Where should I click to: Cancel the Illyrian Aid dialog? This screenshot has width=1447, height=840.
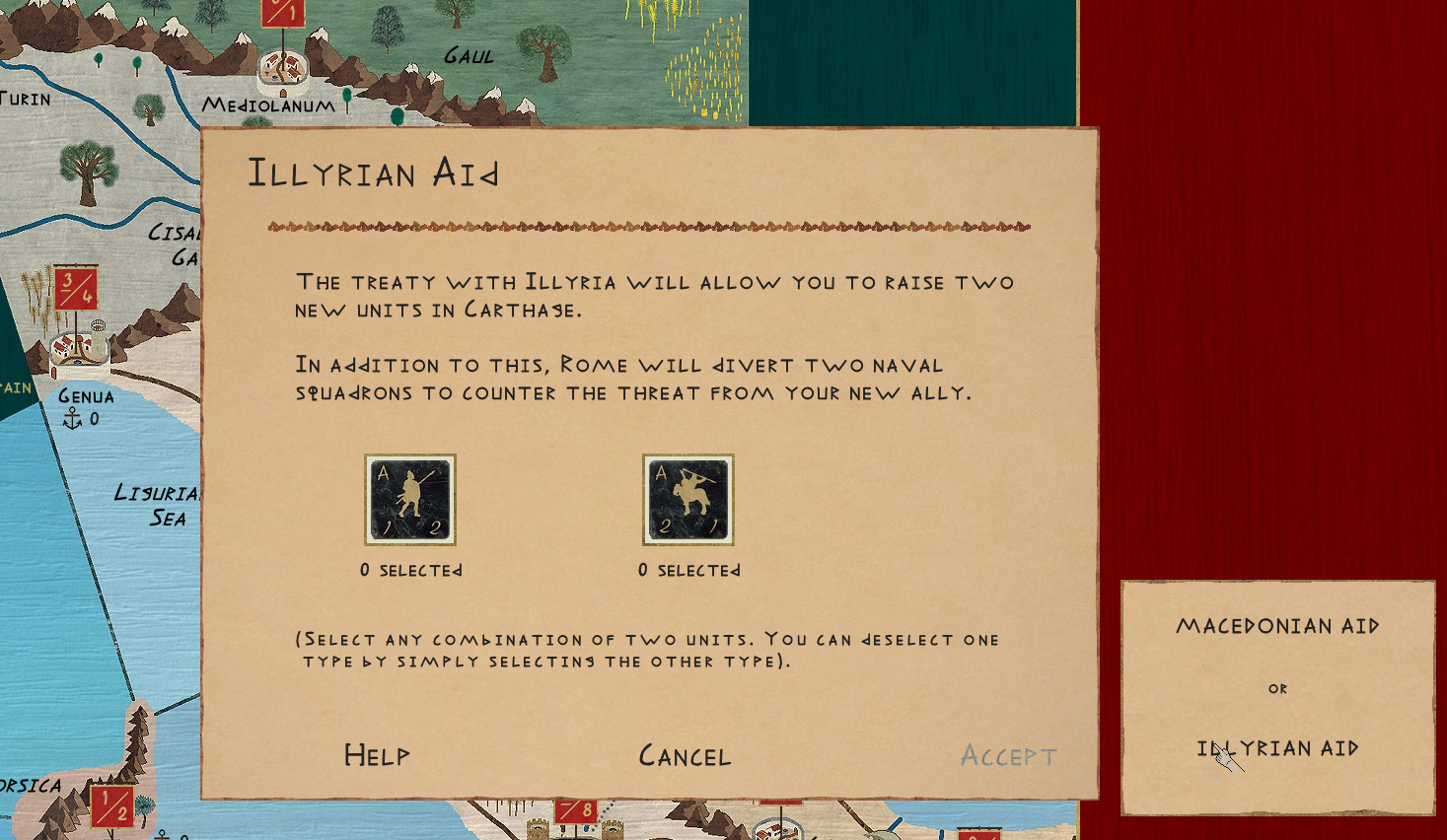(x=685, y=756)
